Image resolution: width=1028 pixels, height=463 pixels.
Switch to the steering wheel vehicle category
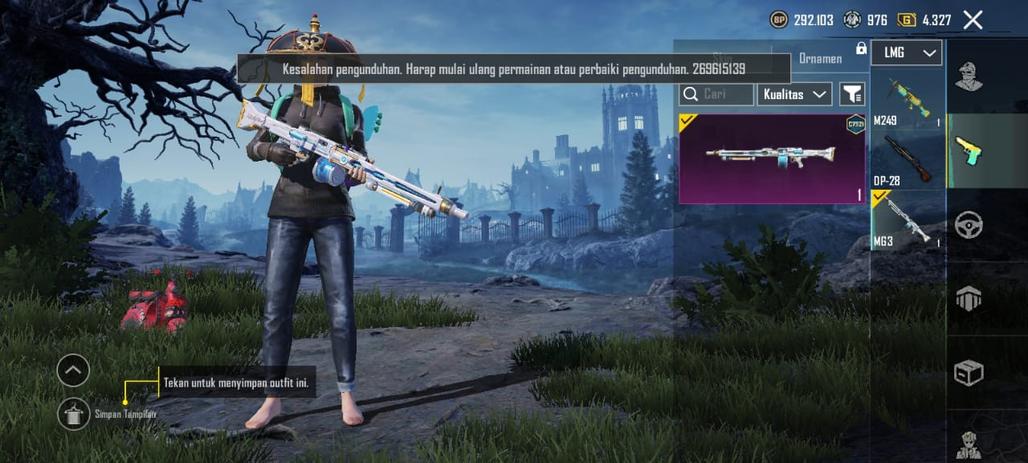tap(968, 225)
